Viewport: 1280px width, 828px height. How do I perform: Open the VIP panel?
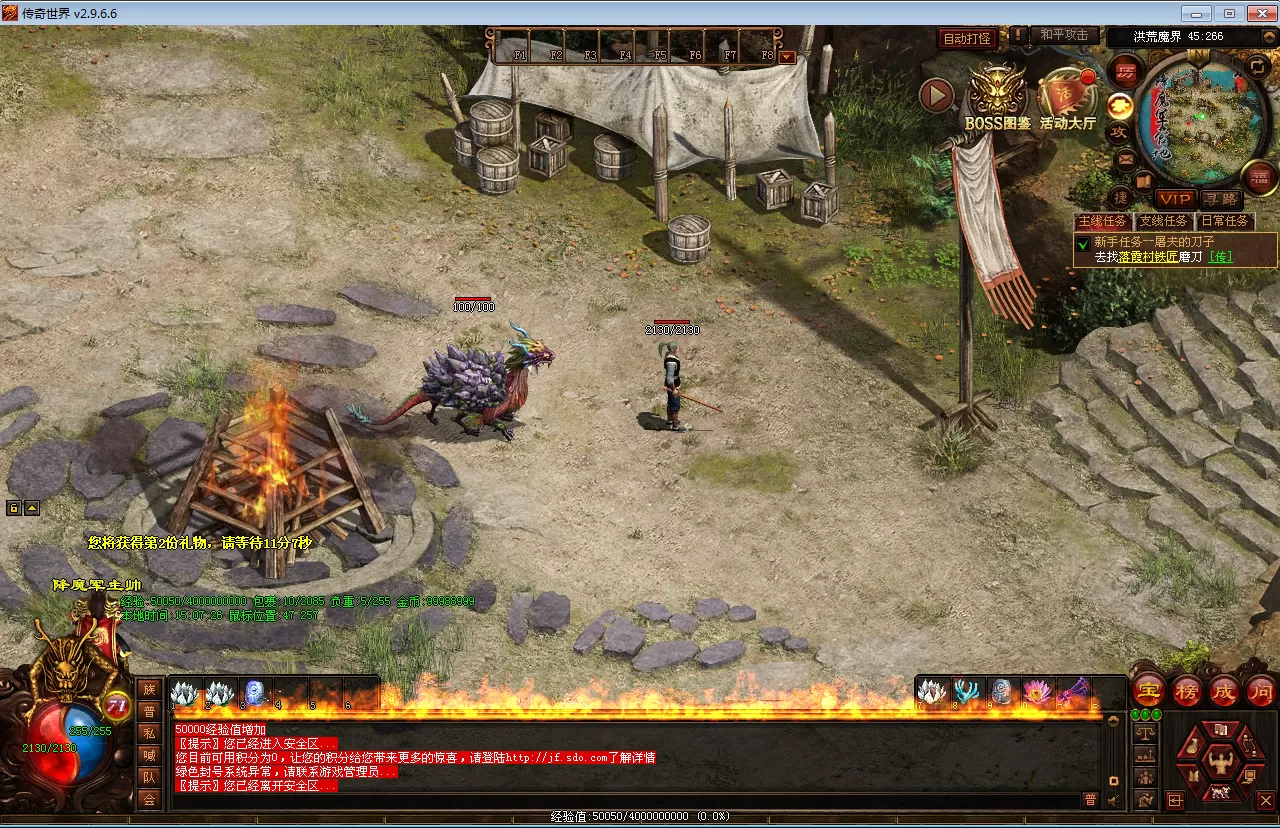click(x=1176, y=200)
